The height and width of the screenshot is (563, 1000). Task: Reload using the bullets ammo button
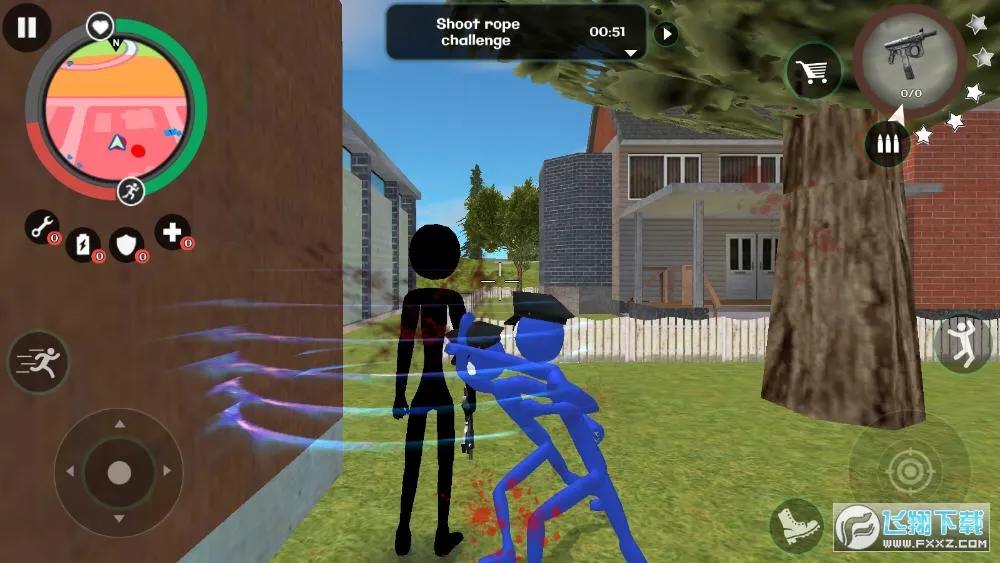887,144
